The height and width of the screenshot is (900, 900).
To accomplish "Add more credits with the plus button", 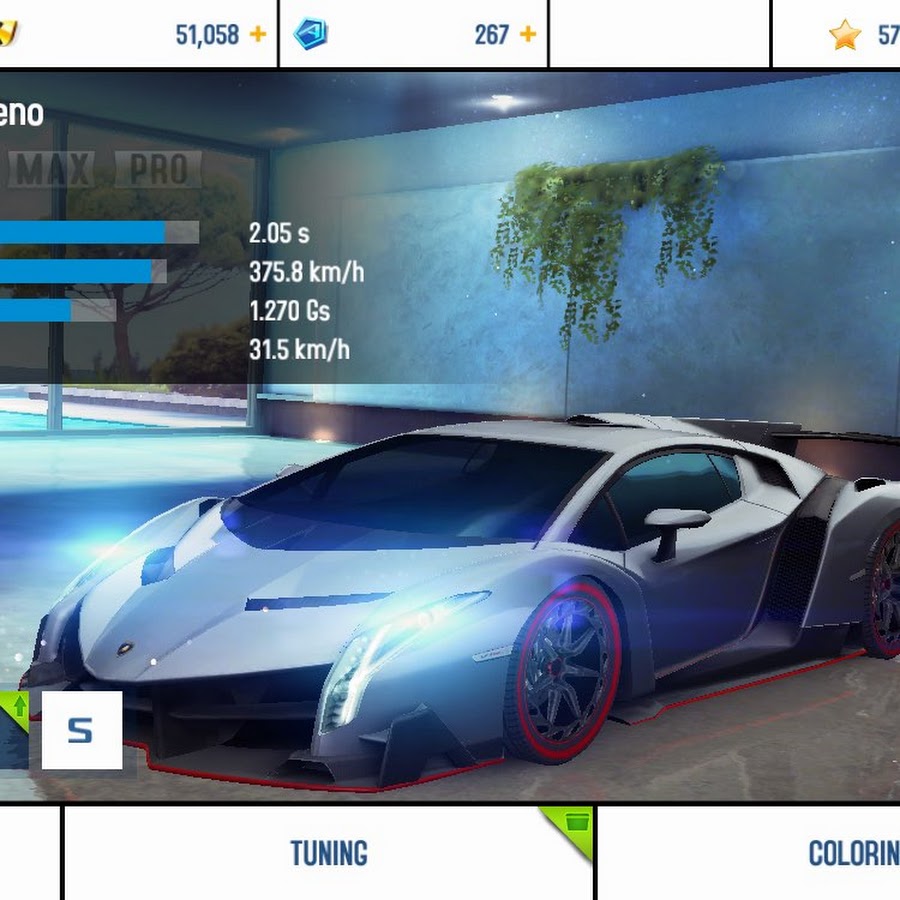I will [258, 34].
